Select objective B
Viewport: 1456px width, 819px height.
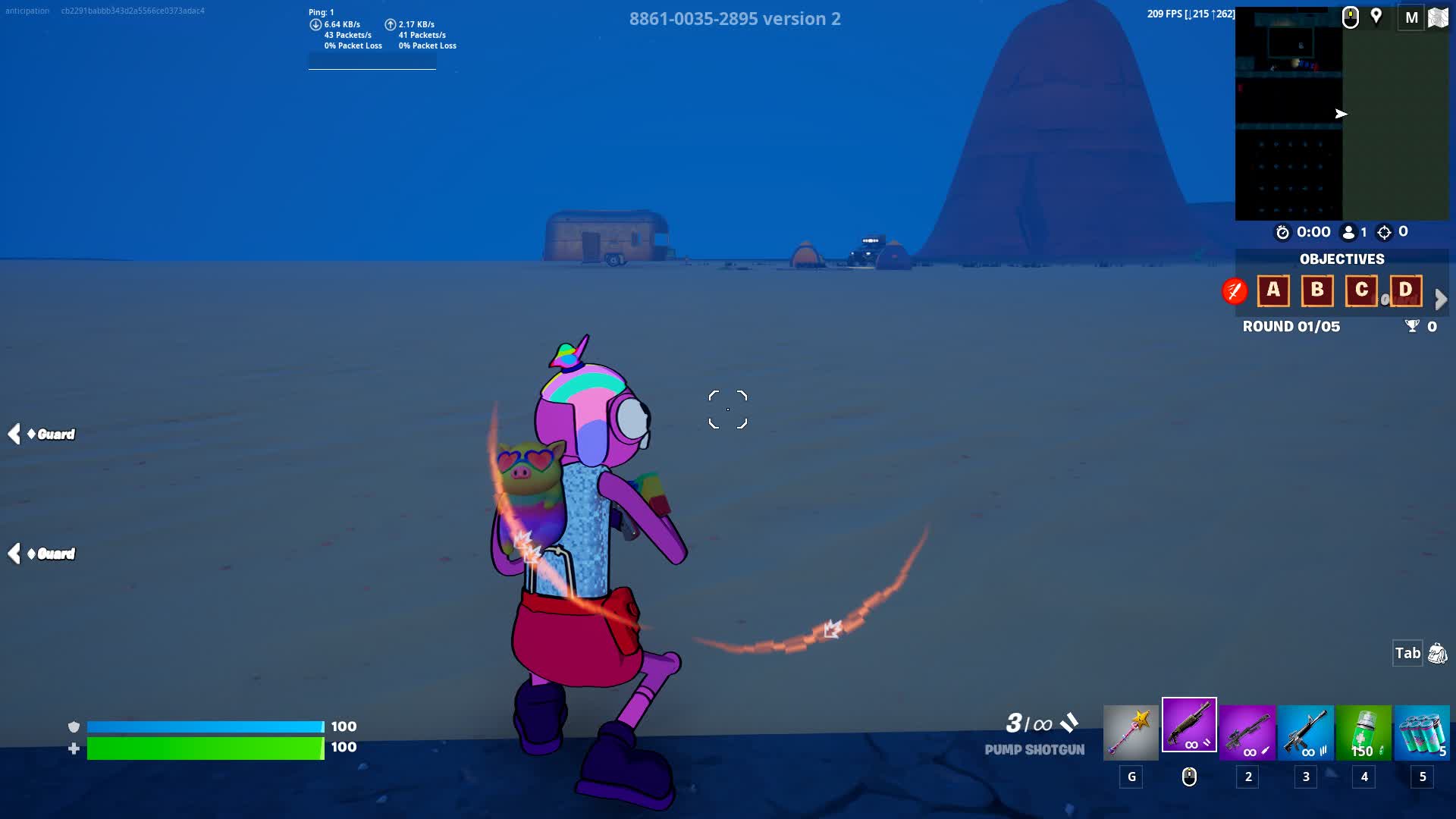(x=1317, y=290)
